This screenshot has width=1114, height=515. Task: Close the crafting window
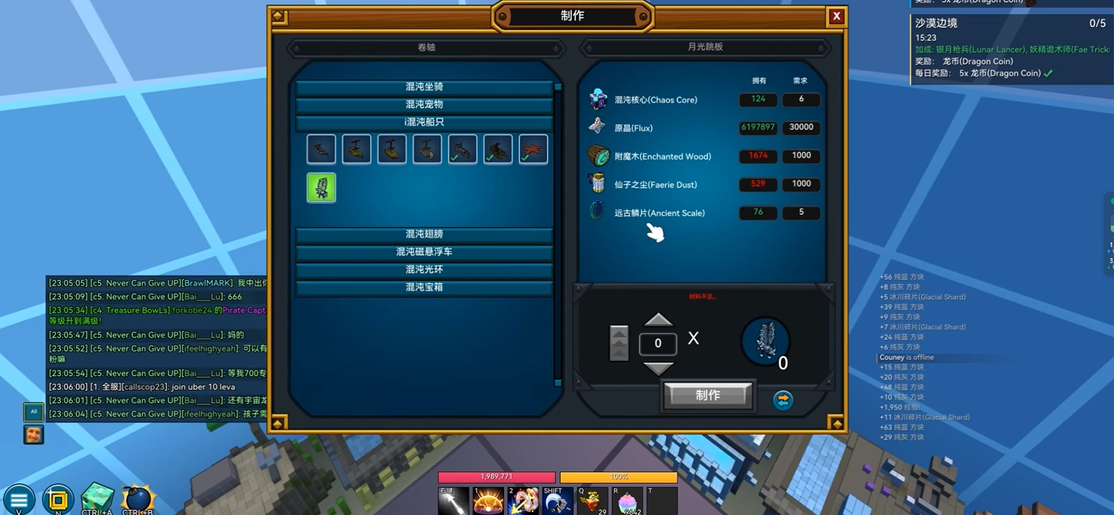836,16
